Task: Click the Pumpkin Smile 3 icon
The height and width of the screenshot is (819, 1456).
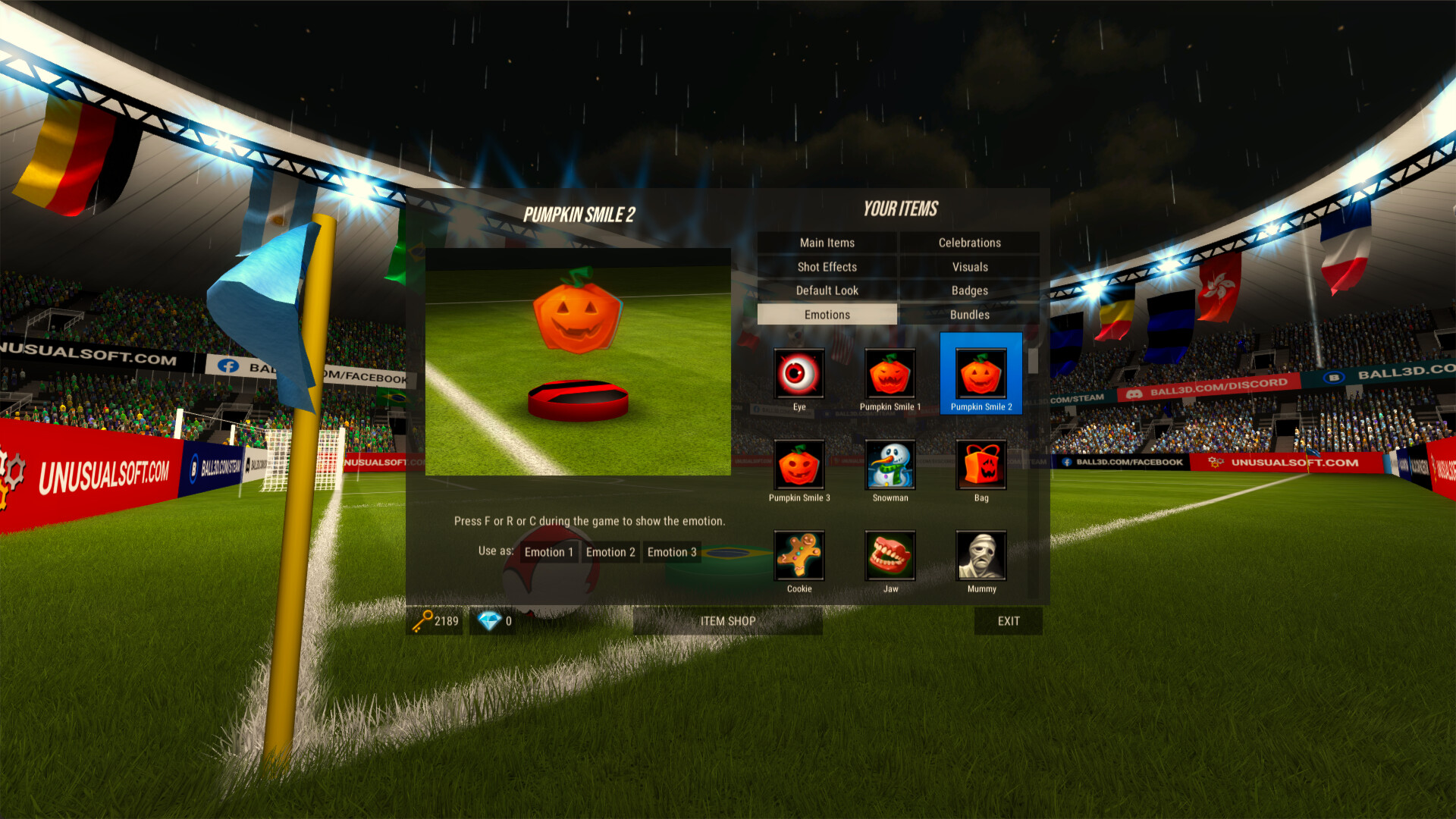Action: (x=799, y=465)
